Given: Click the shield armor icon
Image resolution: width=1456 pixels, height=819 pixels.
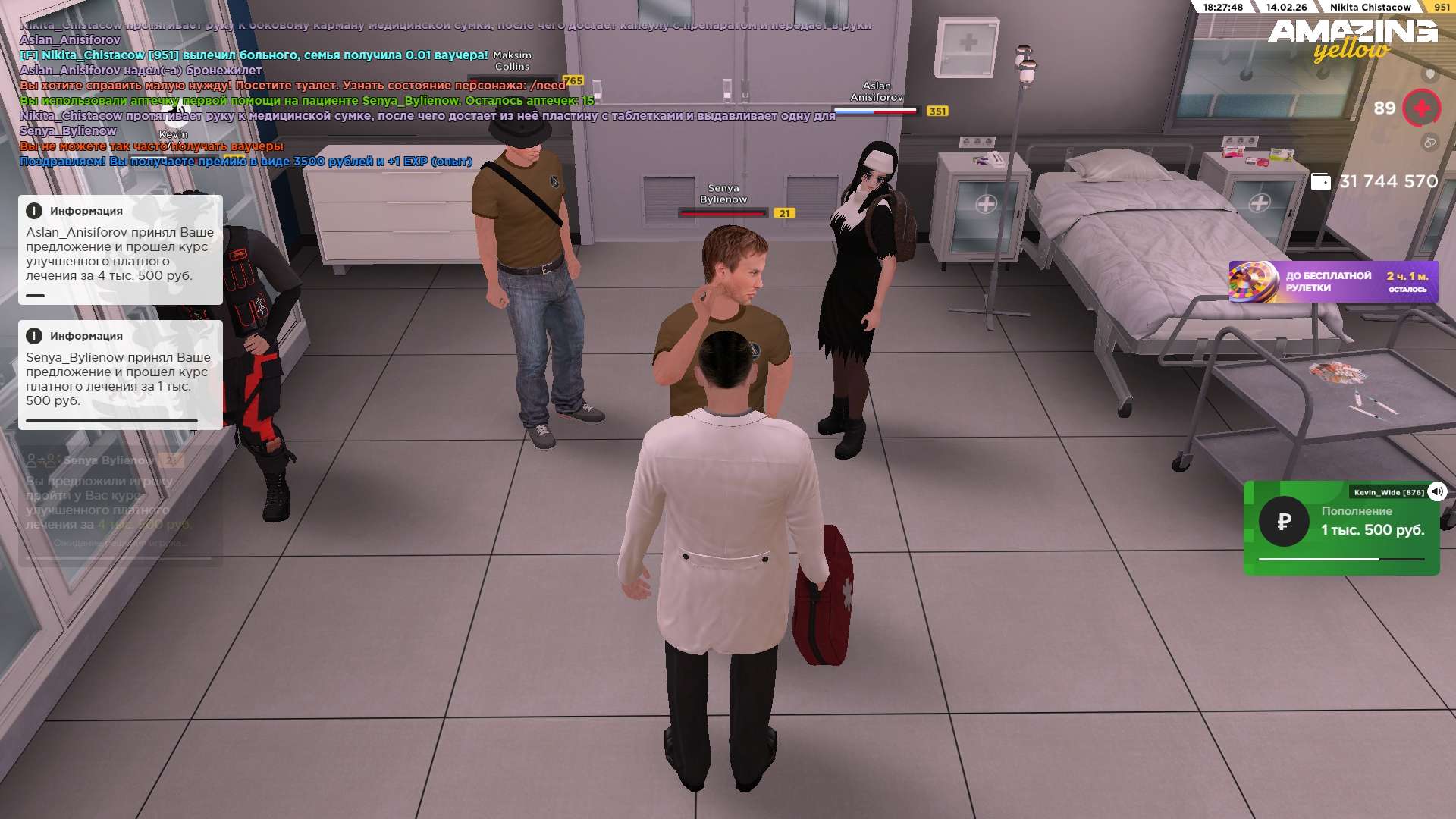Looking at the screenshot, I should [1430, 74].
